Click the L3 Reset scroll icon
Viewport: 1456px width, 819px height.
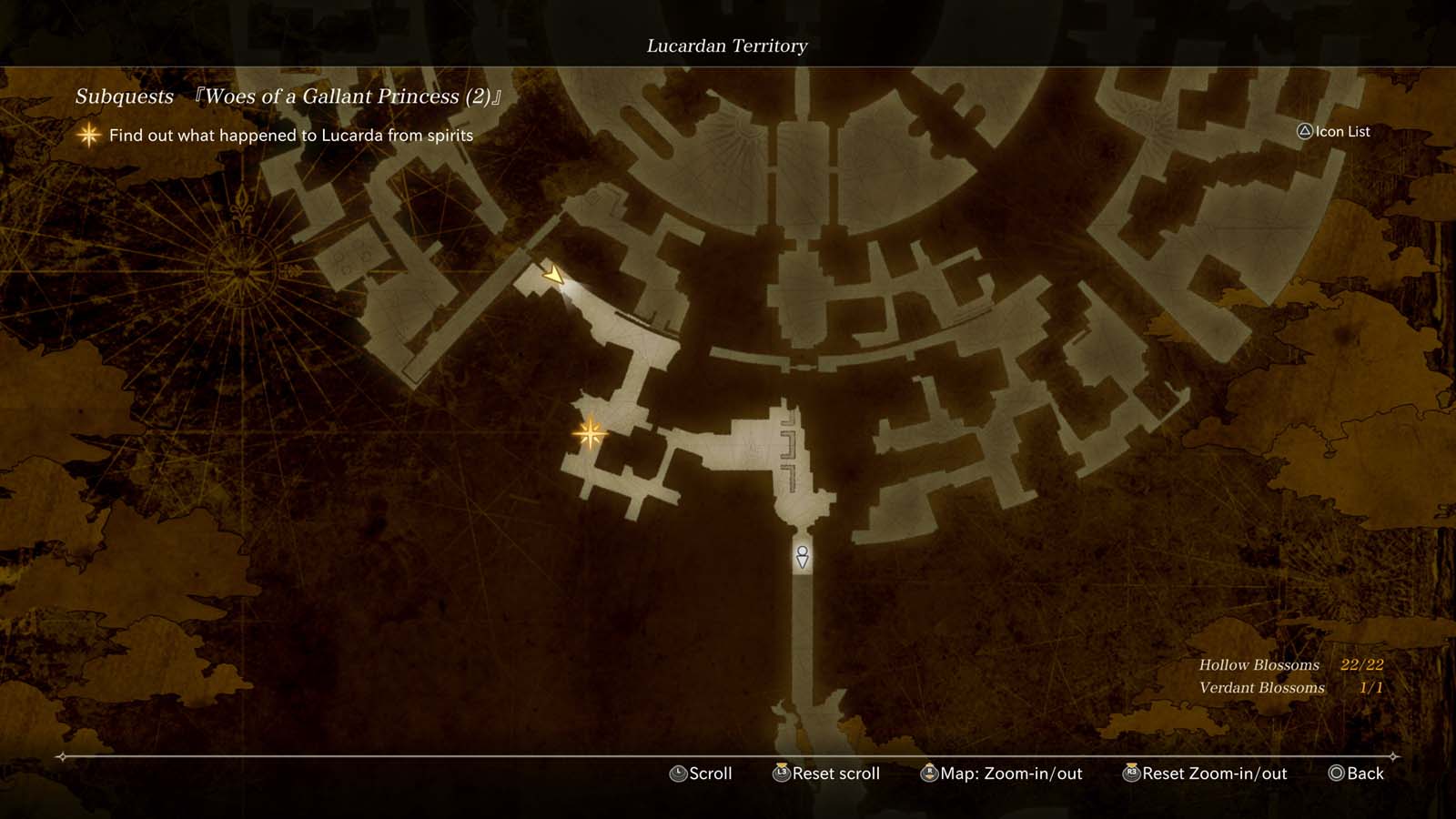(x=779, y=773)
